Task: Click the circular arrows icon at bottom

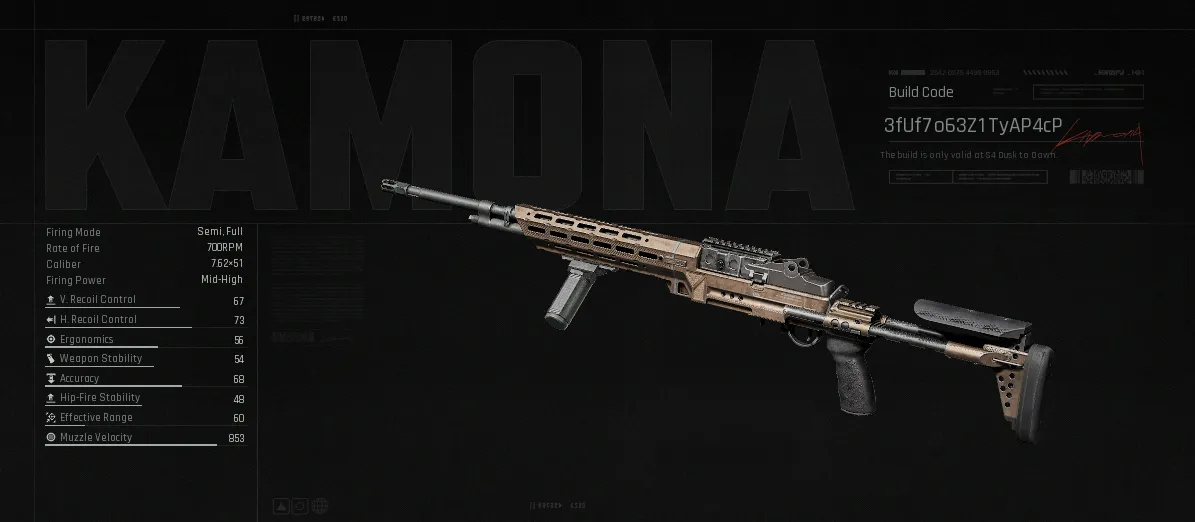Action: click(x=298, y=506)
